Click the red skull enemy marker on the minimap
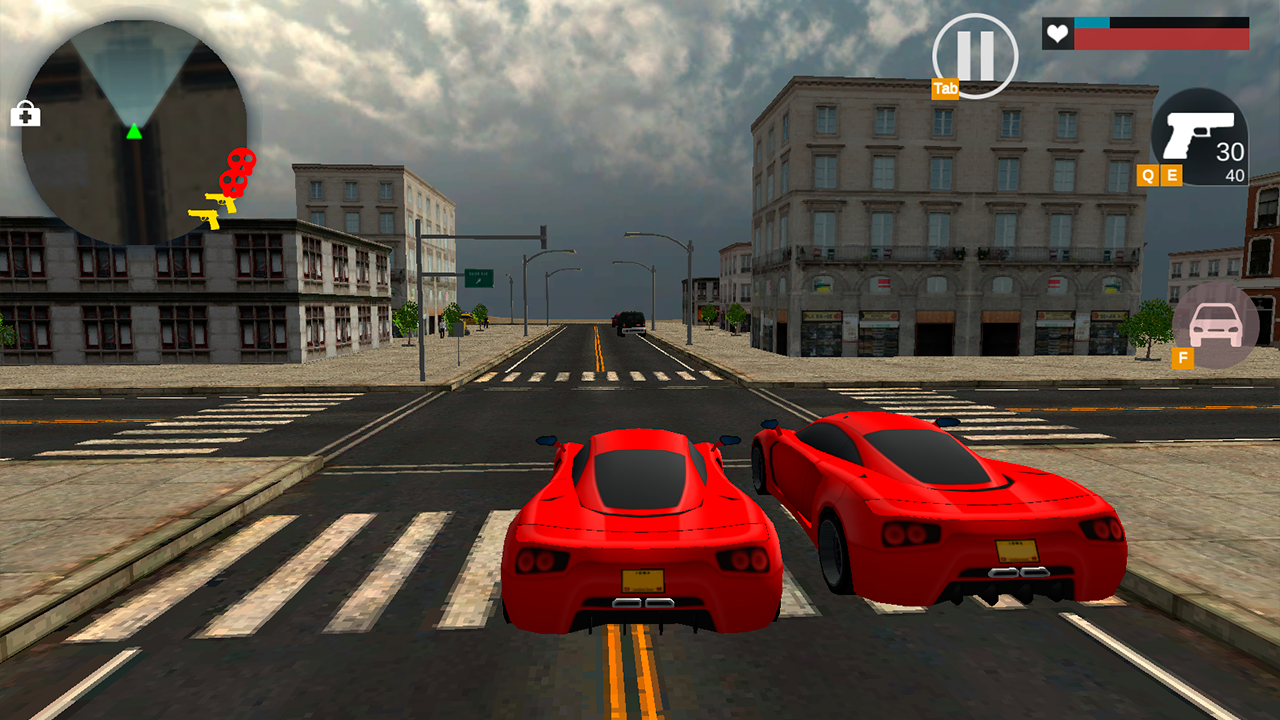This screenshot has height=720, width=1280. [239, 167]
